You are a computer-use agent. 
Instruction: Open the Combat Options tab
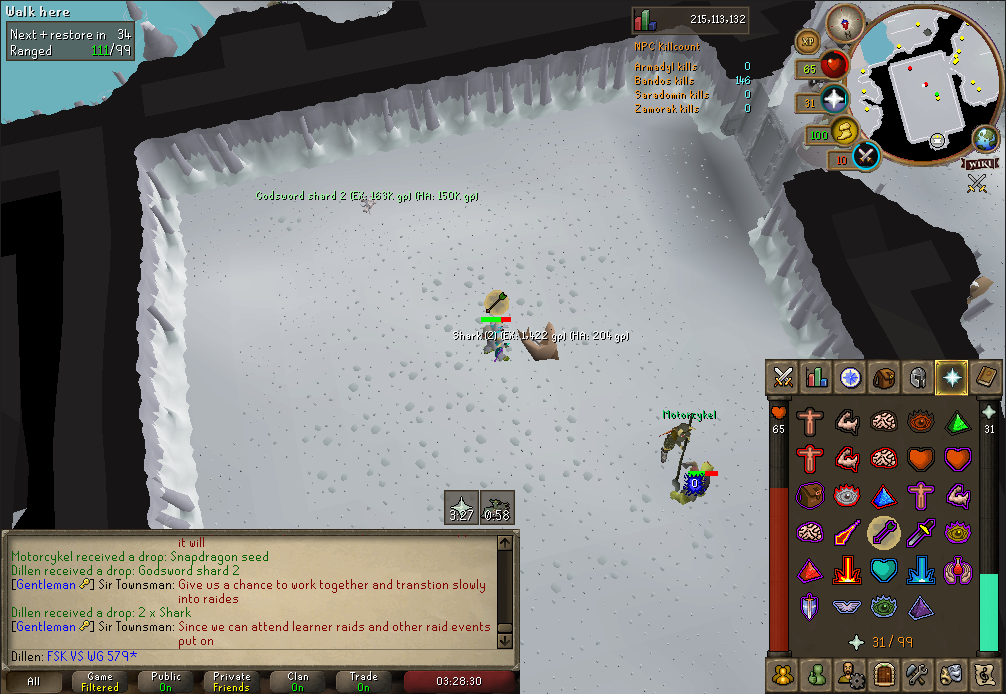point(782,377)
